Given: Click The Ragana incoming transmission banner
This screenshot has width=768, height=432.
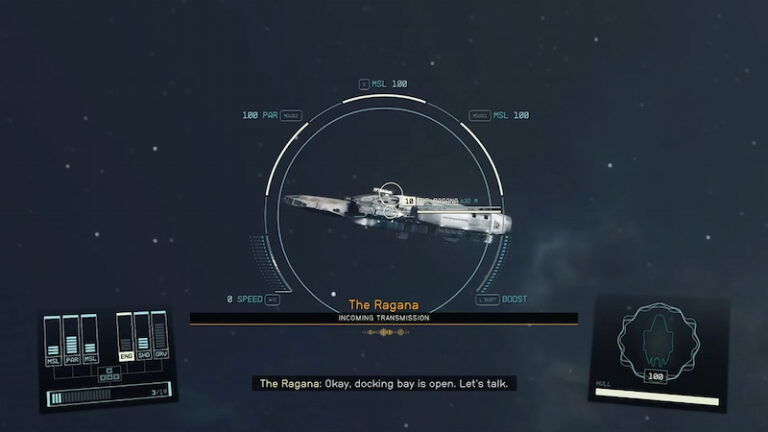Looking at the screenshot, I should [x=384, y=317].
